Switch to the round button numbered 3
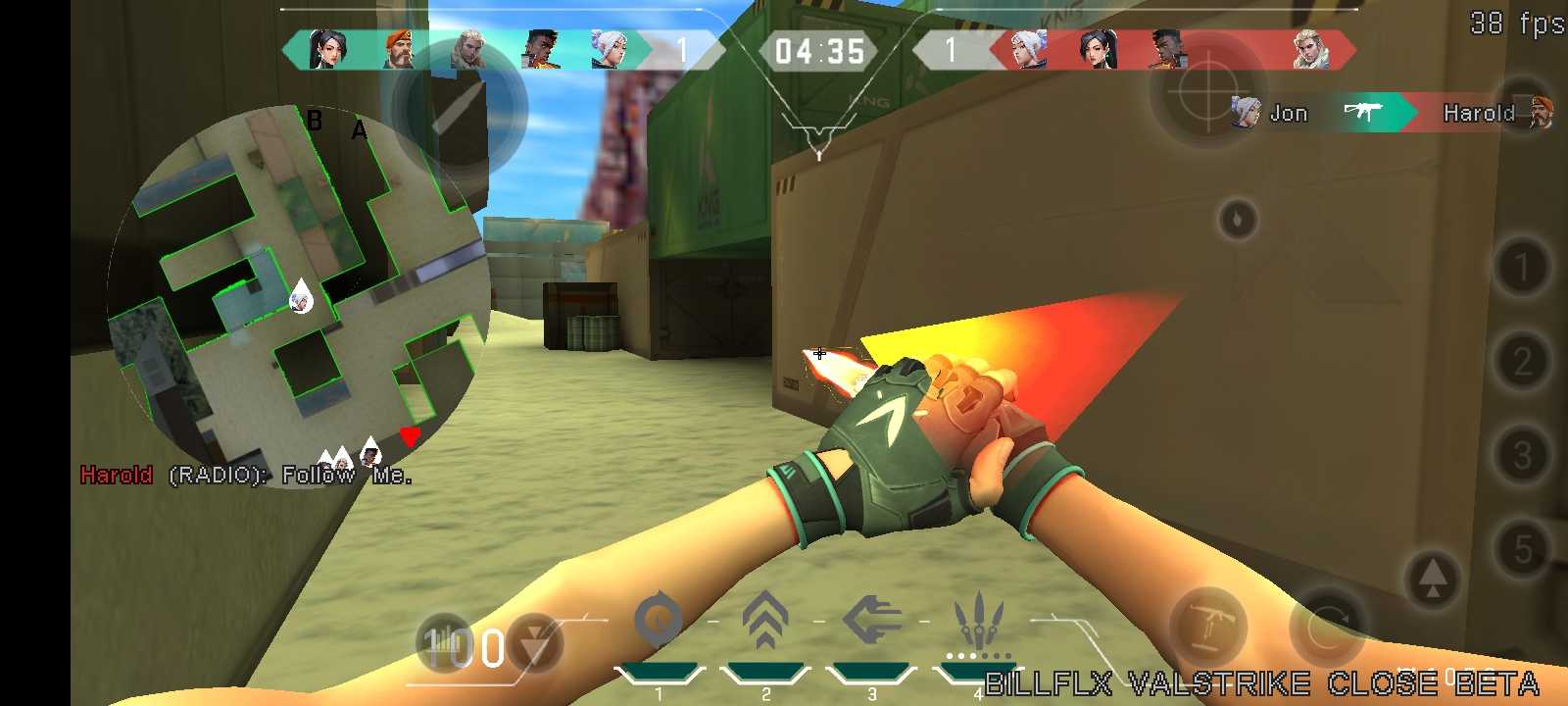 (1522, 455)
